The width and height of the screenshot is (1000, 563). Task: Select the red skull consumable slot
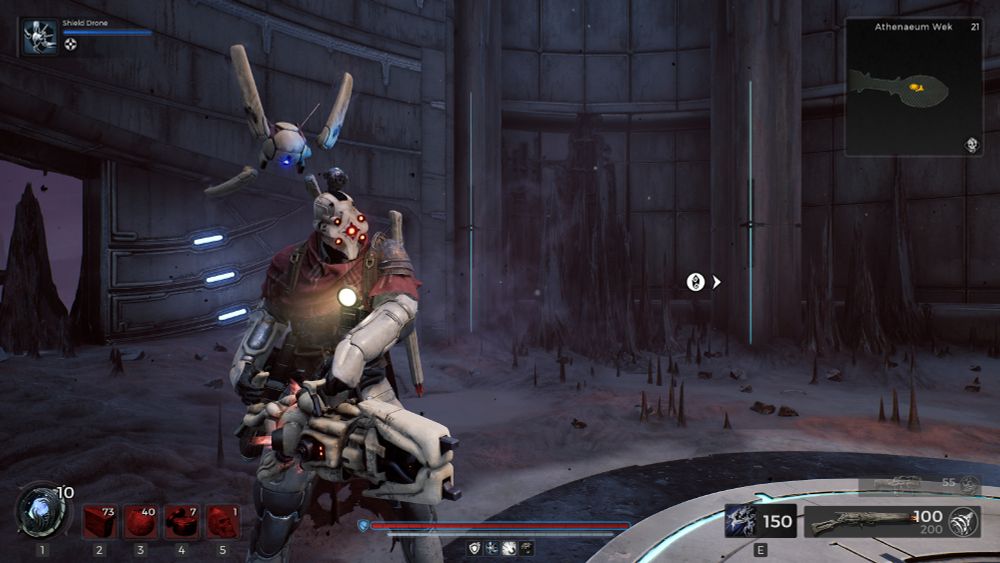pyautogui.click(x=222, y=521)
